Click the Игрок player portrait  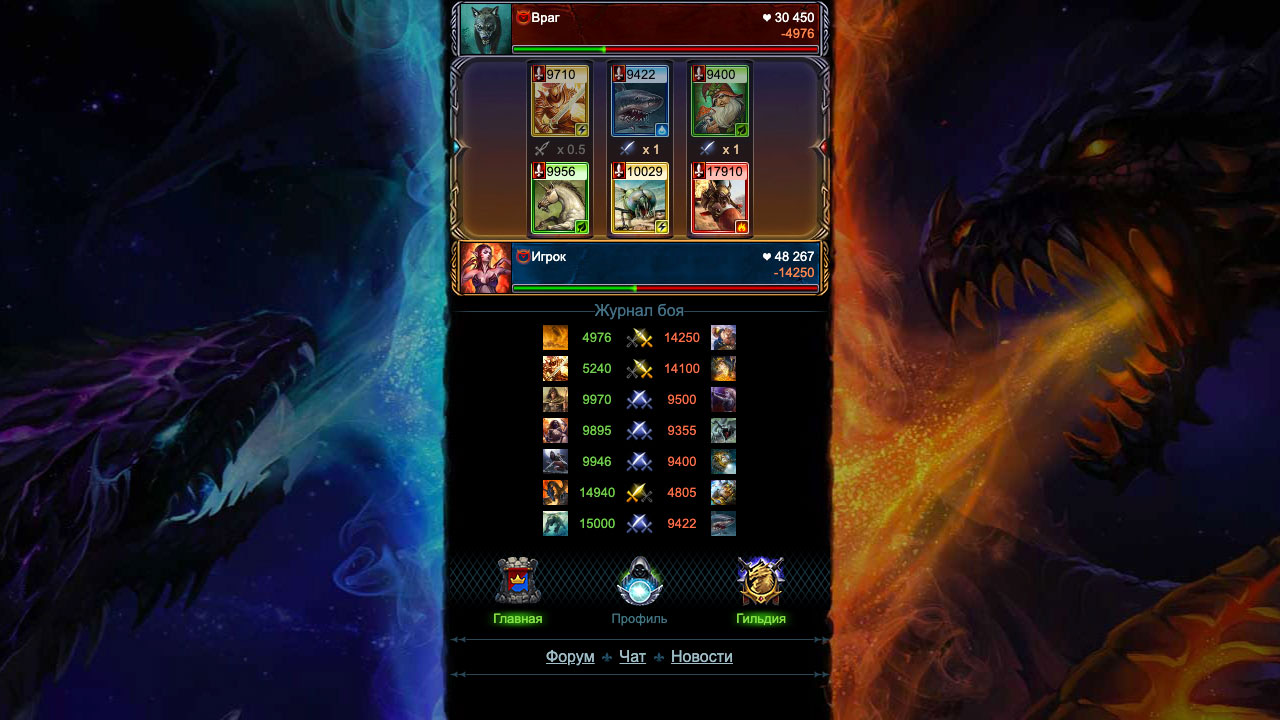pyautogui.click(x=484, y=266)
